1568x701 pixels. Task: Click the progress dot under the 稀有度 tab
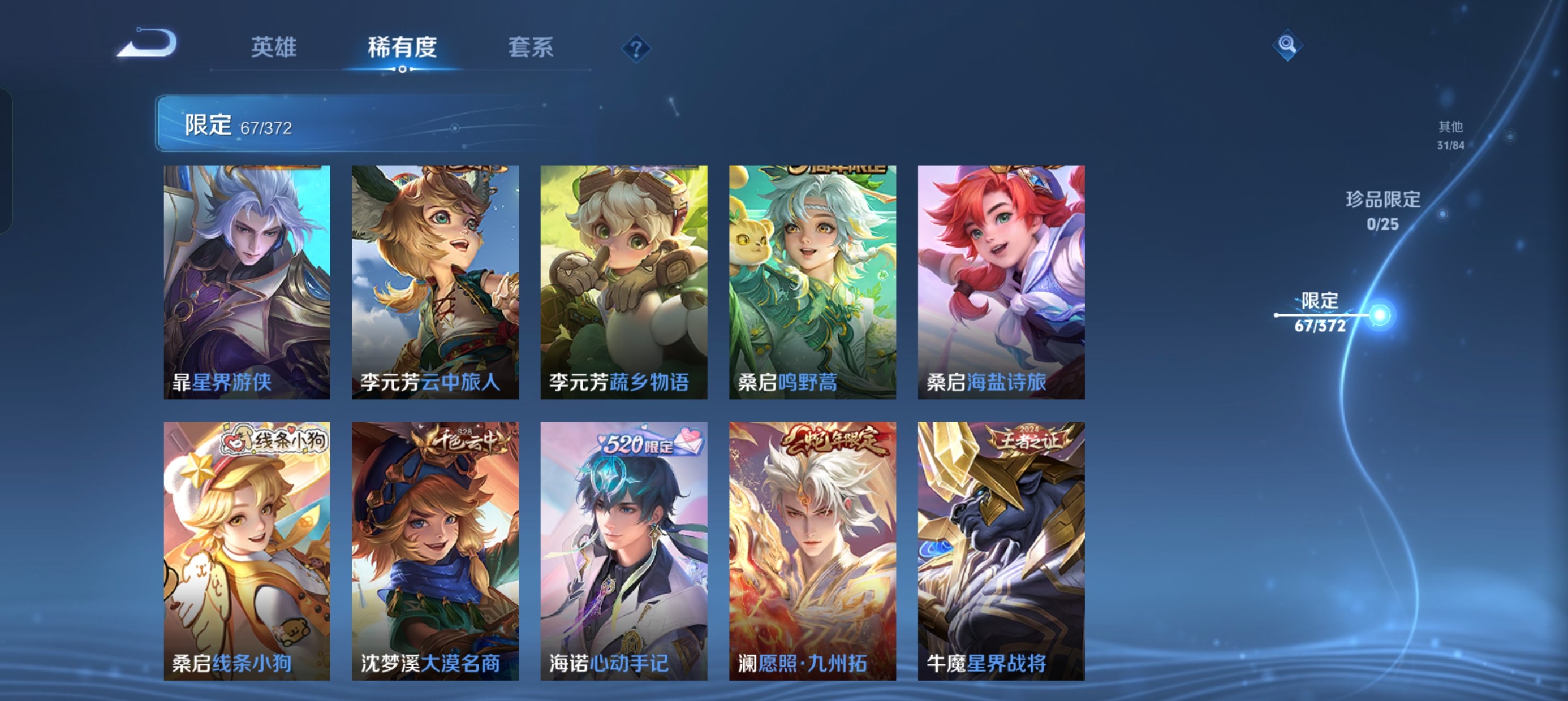tap(403, 70)
